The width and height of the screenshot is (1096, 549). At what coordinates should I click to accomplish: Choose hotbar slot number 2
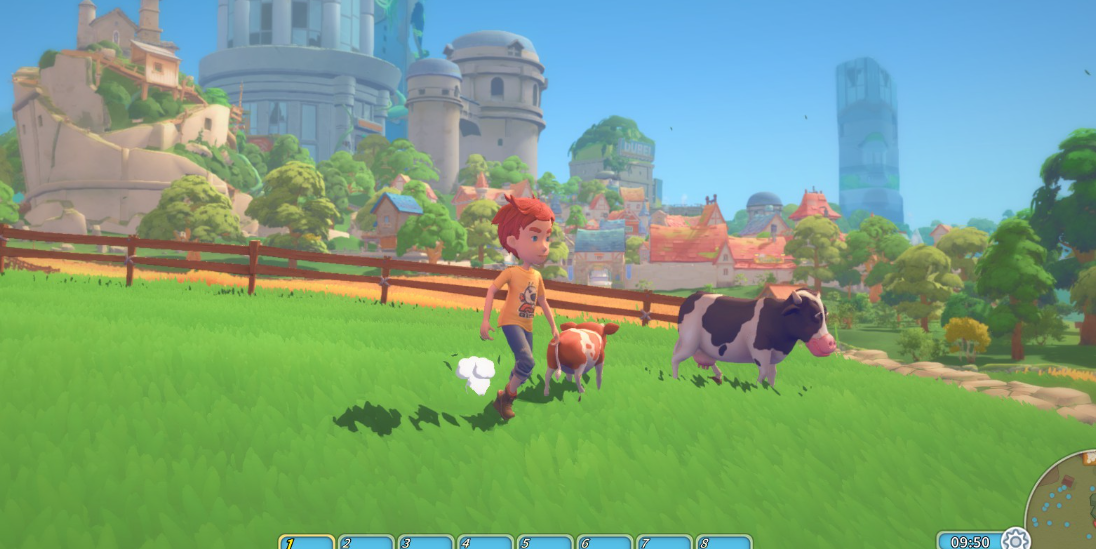(366, 542)
